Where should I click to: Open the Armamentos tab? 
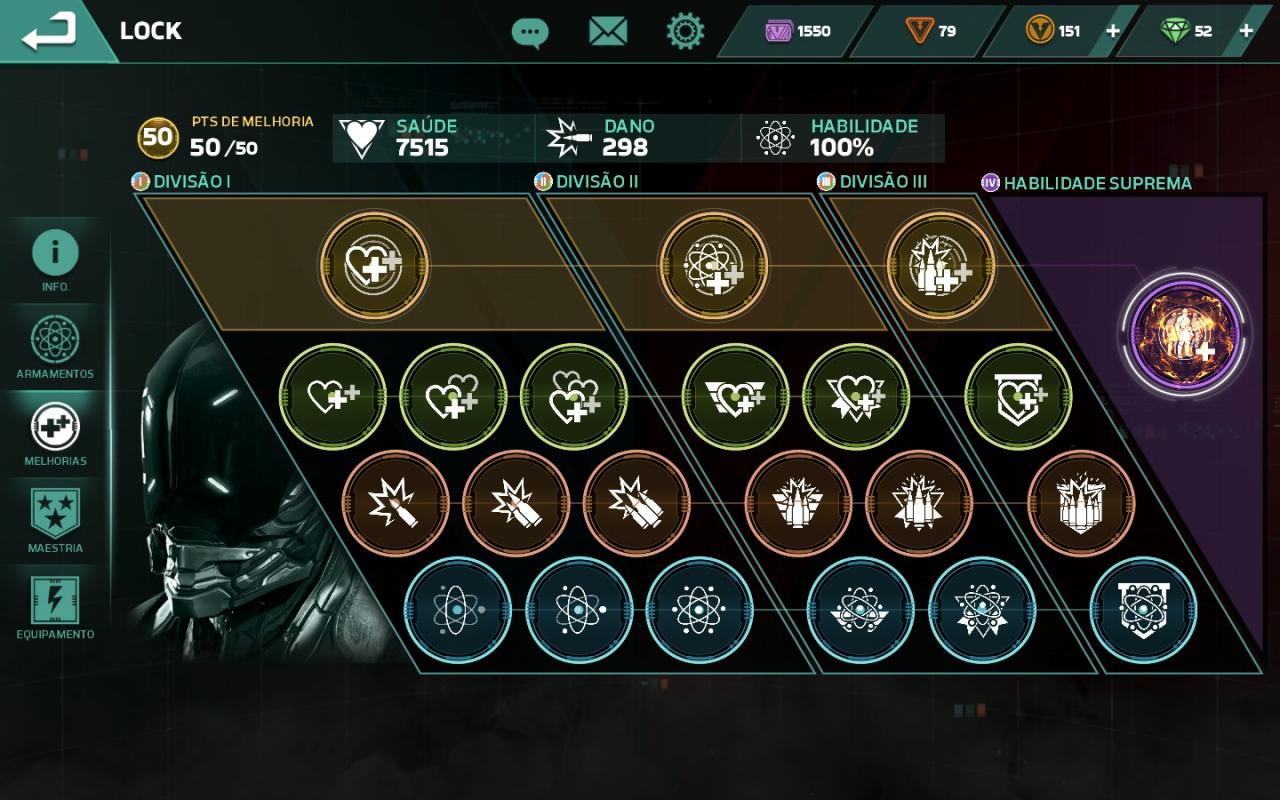[55, 346]
